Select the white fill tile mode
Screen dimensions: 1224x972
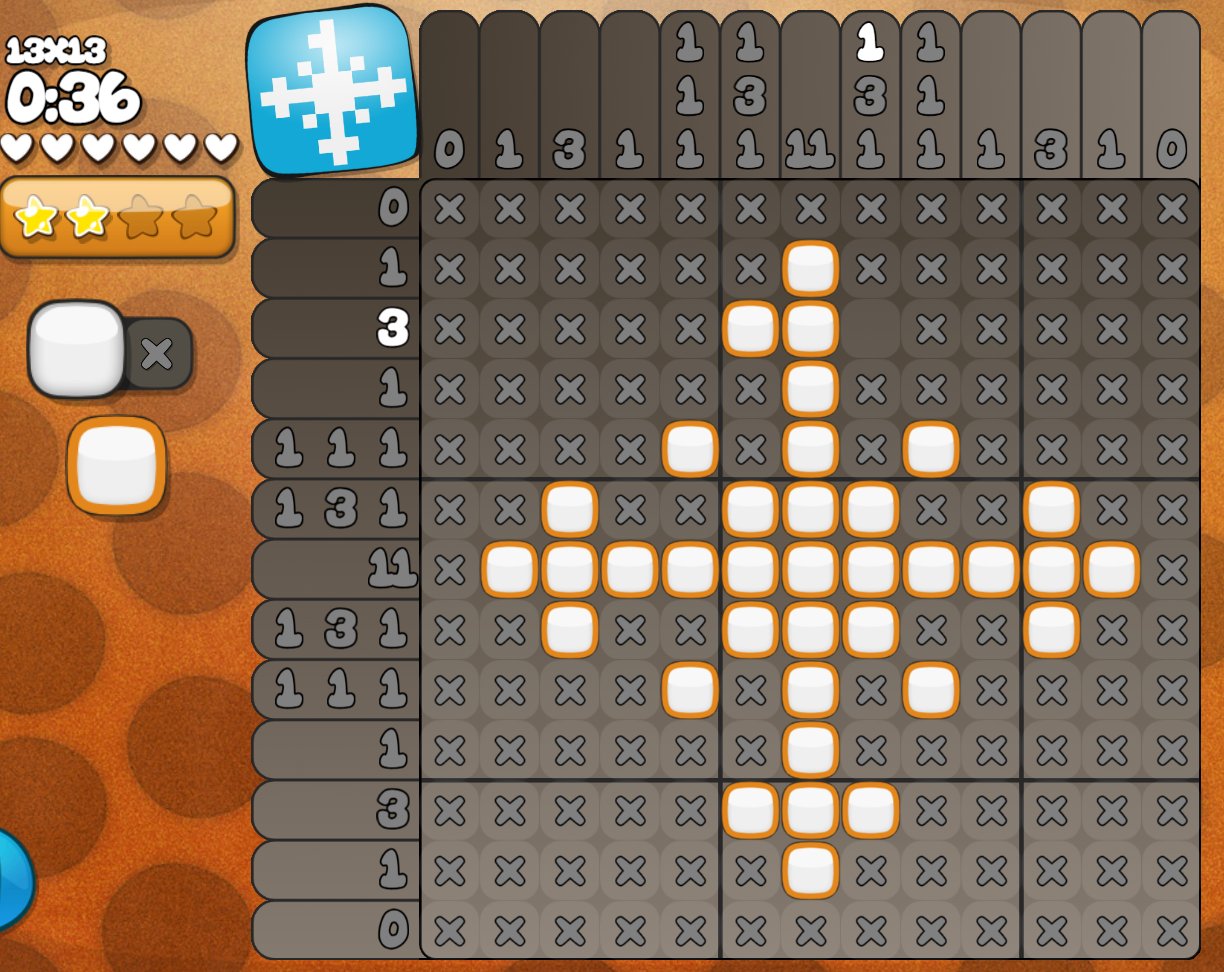(x=76, y=349)
